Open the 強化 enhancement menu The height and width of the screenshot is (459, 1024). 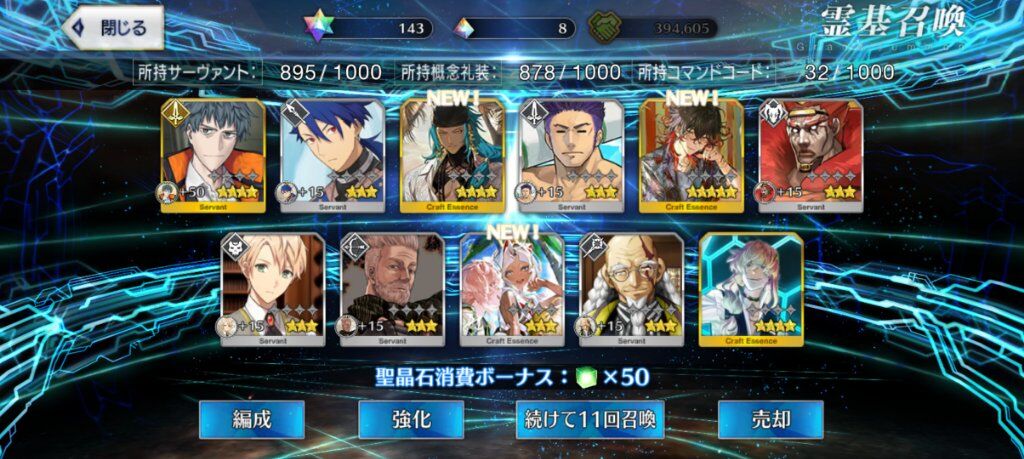[411, 419]
